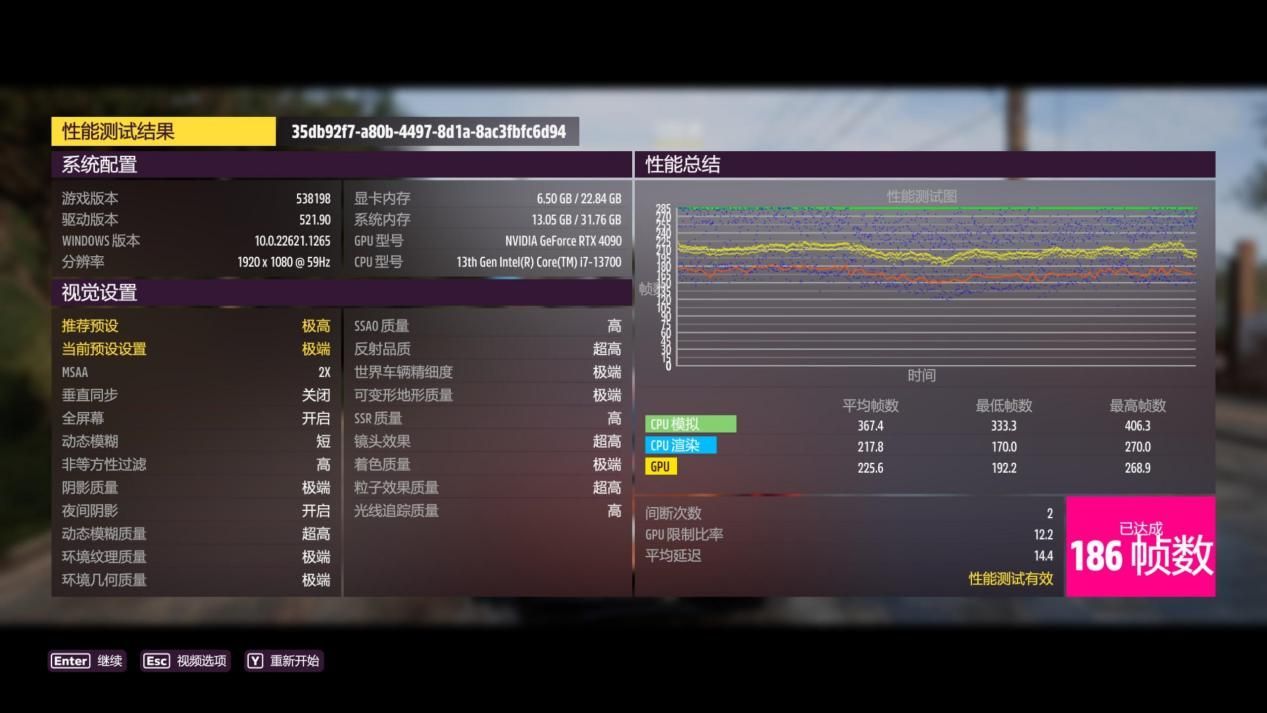
Task: Select 继续 to continue past the results
Action: pyautogui.click(x=88, y=661)
